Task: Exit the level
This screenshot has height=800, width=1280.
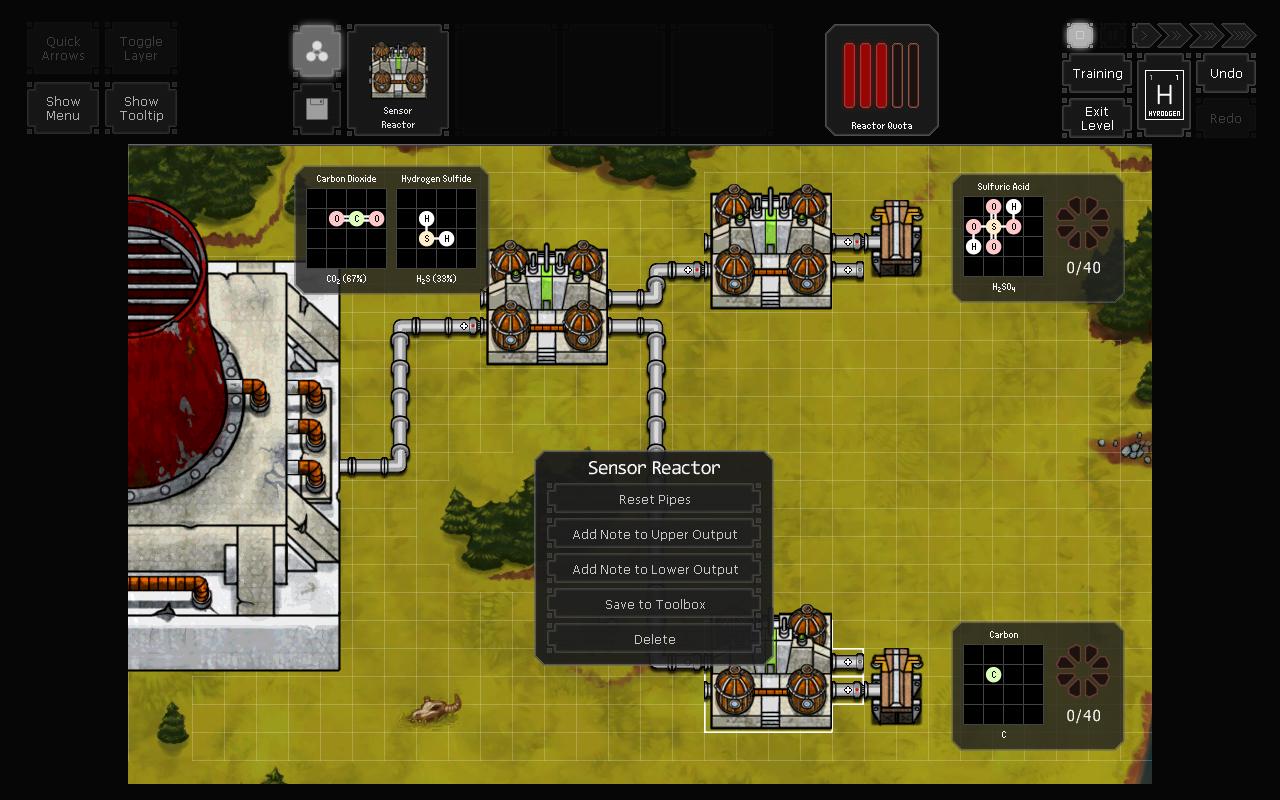Action: pos(1097,118)
